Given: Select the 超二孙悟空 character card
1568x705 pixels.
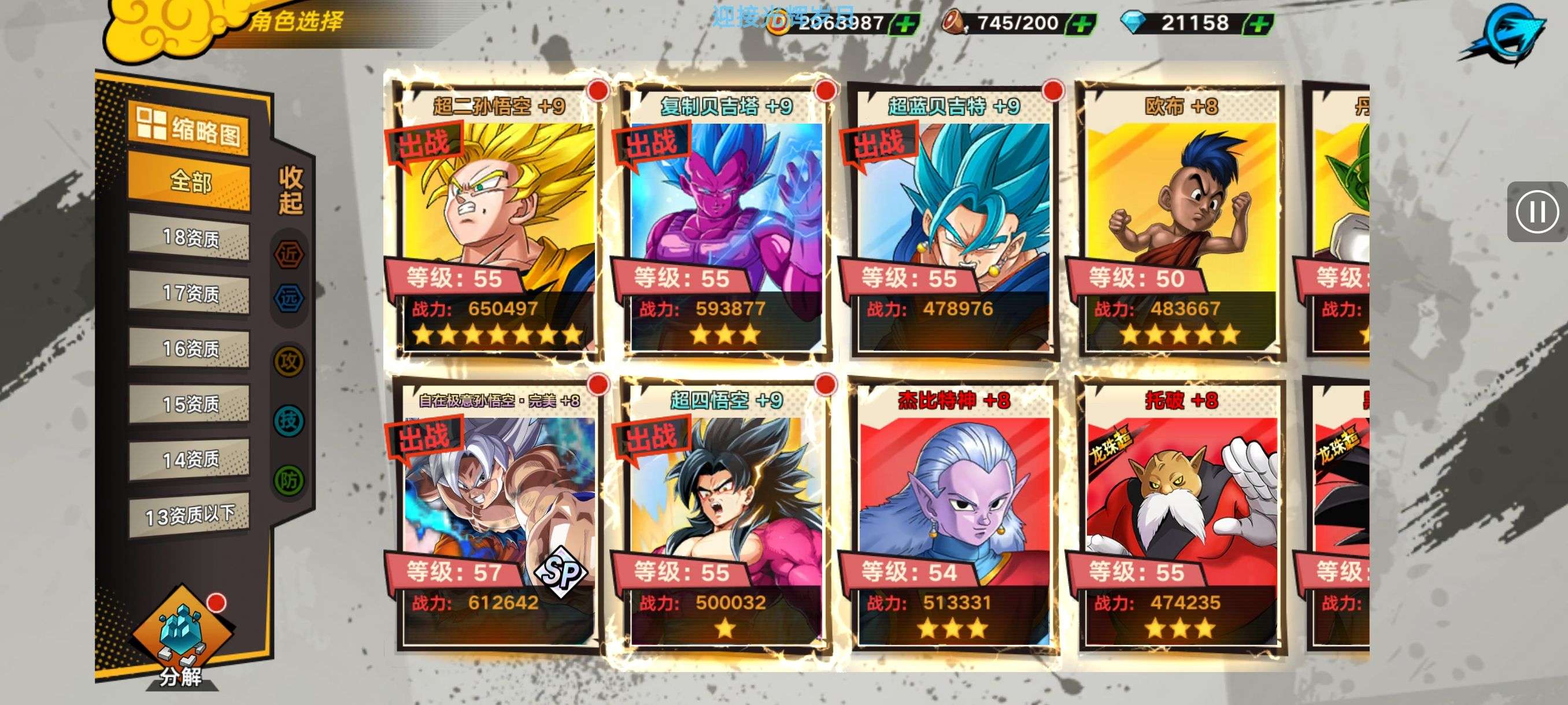Looking at the screenshot, I should click(x=497, y=219).
